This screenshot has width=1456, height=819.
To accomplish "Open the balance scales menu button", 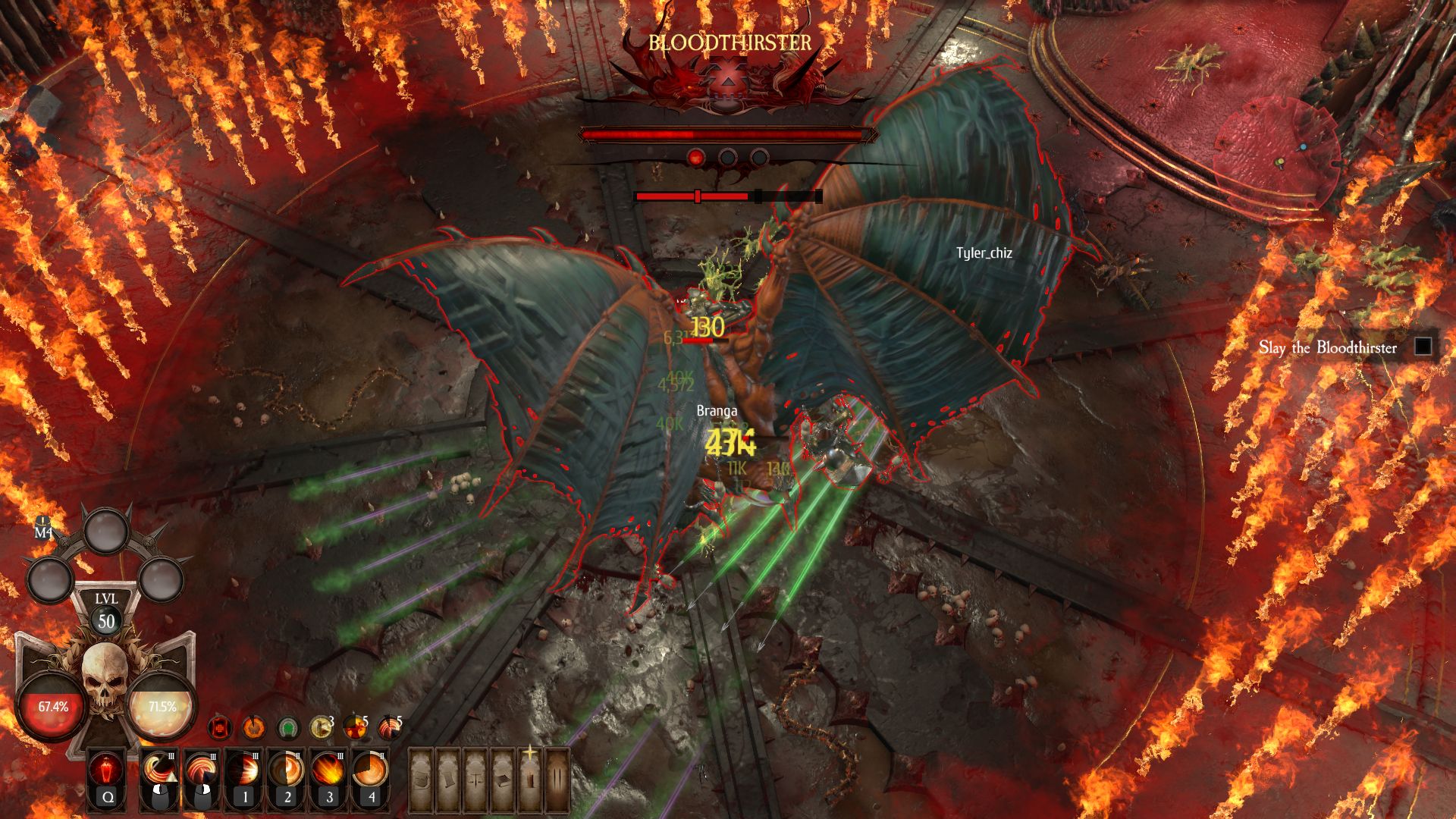I will click(476, 779).
